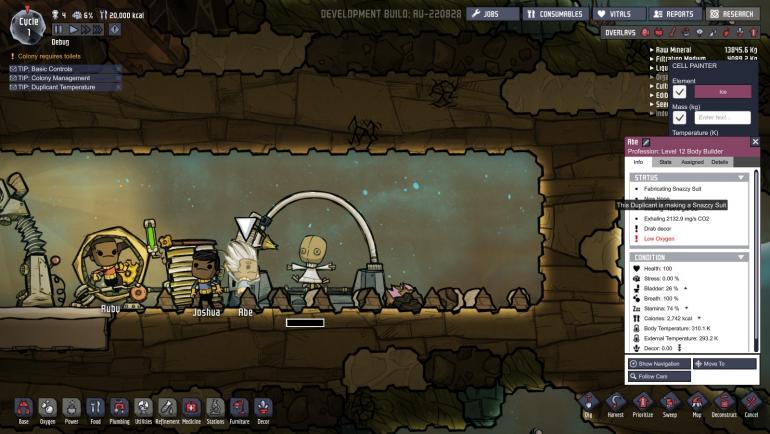This screenshot has width=770, height=434.
Task: Select the Deconstruct tool
Action: click(725, 403)
